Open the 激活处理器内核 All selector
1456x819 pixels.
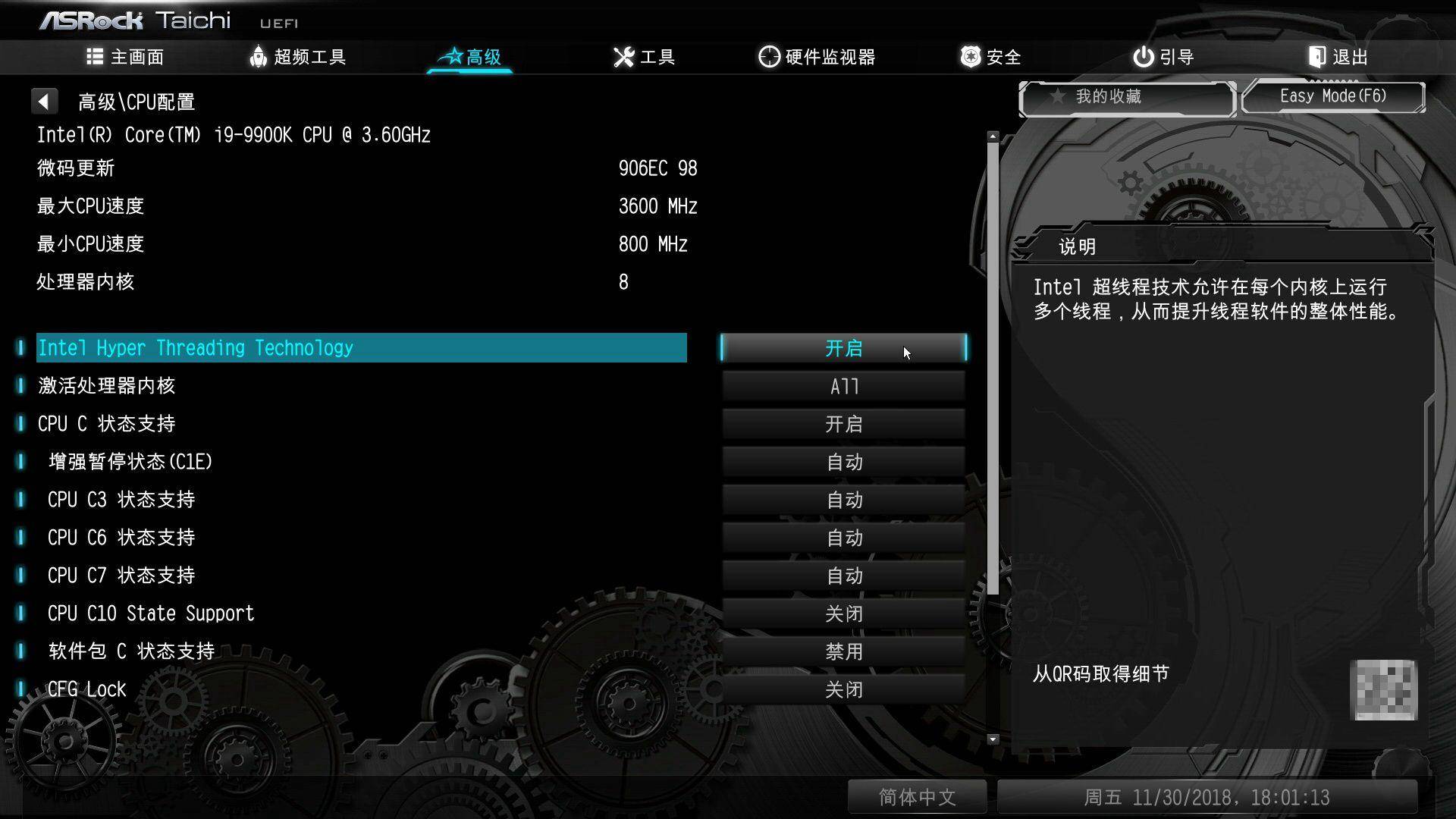click(843, 385)
